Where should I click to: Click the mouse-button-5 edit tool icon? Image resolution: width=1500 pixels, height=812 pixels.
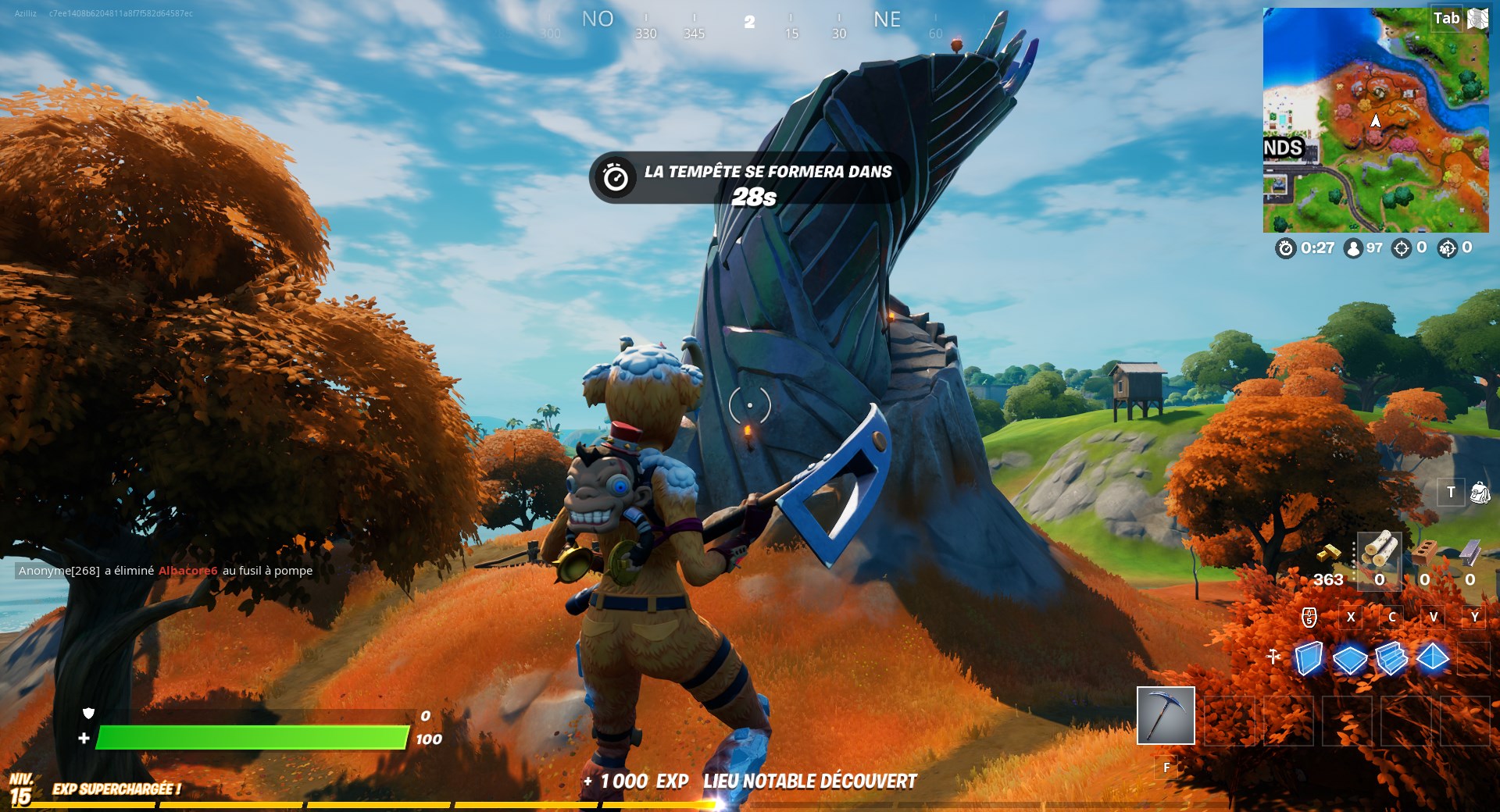(1309, 617)
